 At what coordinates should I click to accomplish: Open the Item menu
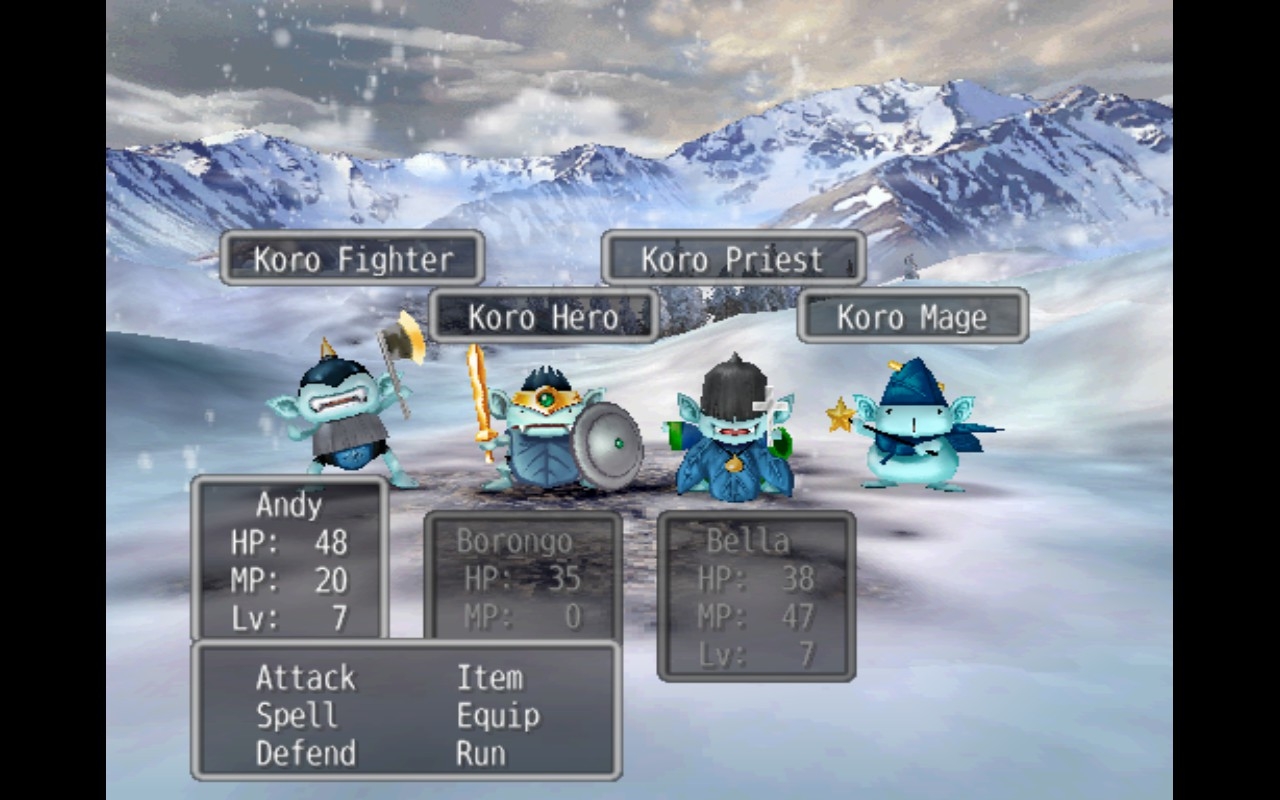(x=489, y=678)
